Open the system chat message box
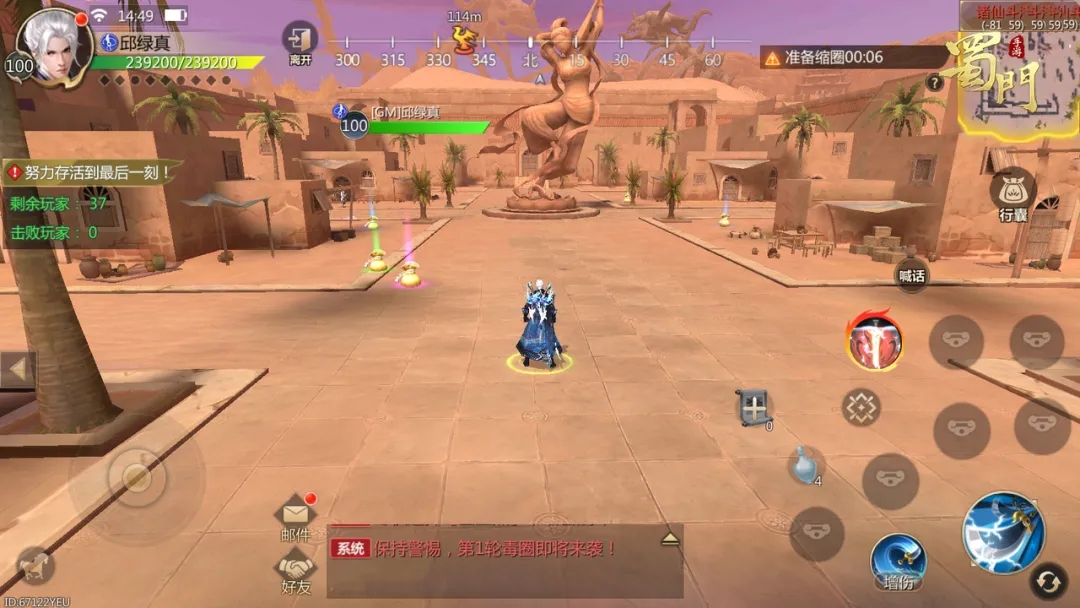 [x=490, y=560]
